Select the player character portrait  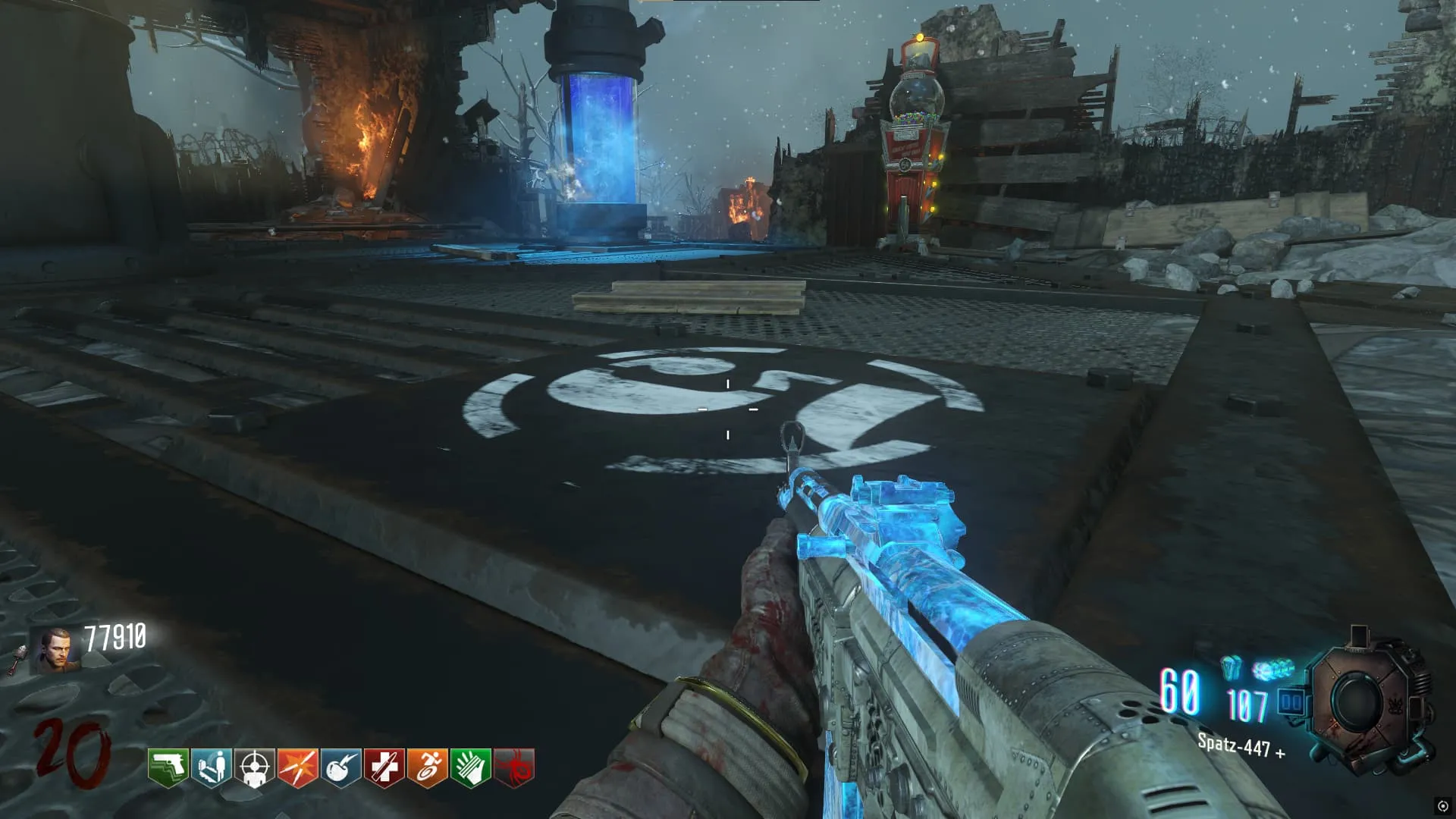pyautogui.click(x=56, y=651)
